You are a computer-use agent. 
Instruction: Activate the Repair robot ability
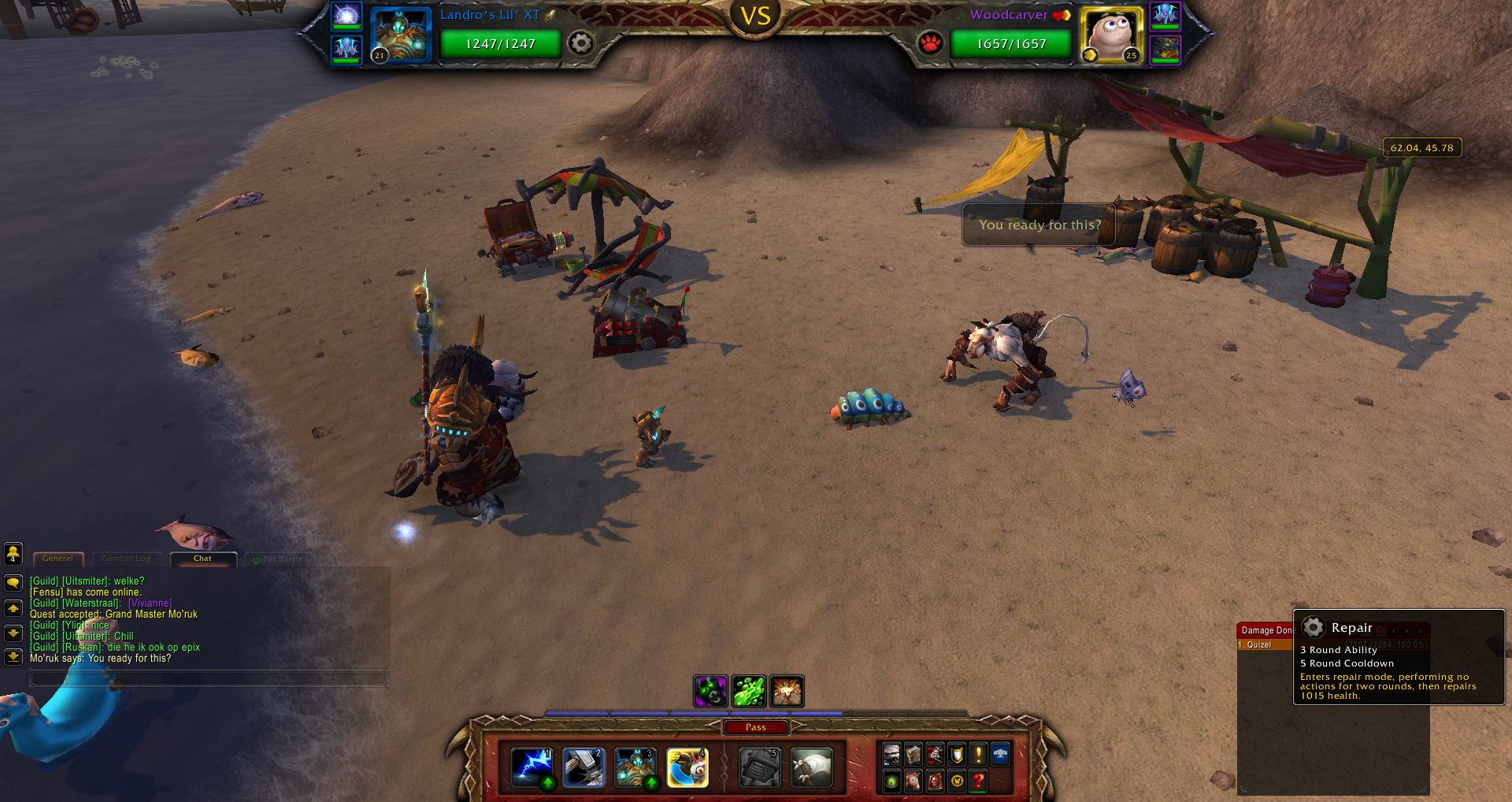[x=635, y=767]
